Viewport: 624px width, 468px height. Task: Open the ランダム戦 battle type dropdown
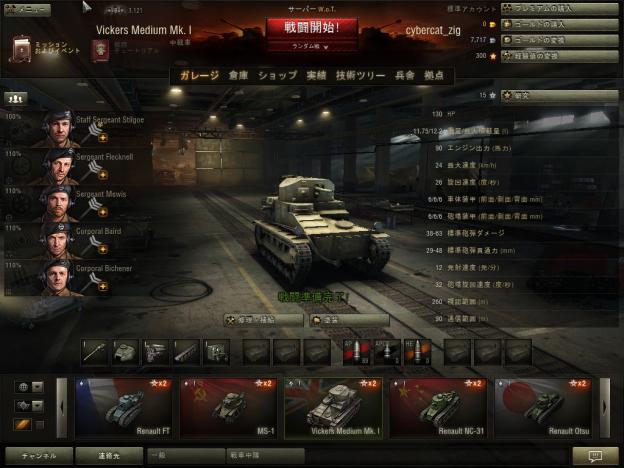(311, 46)
